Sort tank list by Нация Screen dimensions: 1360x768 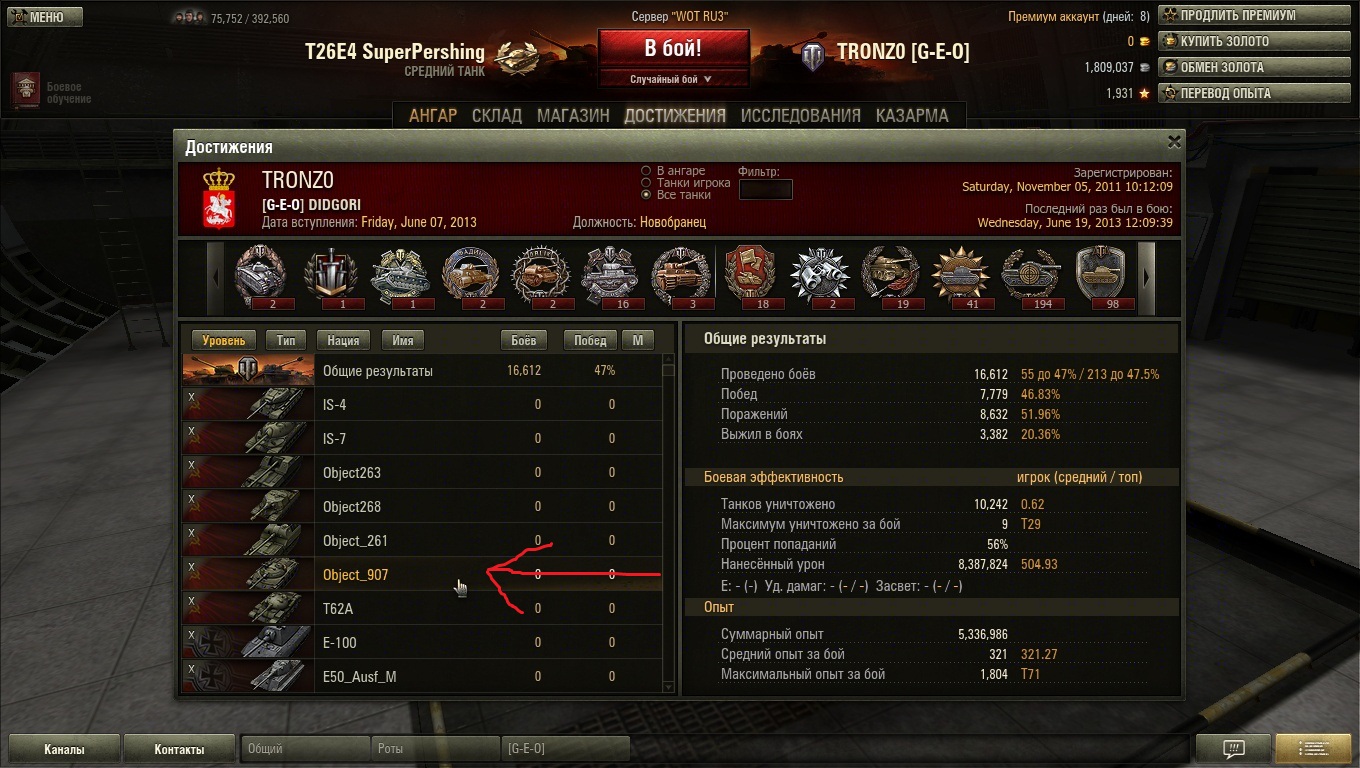click(344, 340)
